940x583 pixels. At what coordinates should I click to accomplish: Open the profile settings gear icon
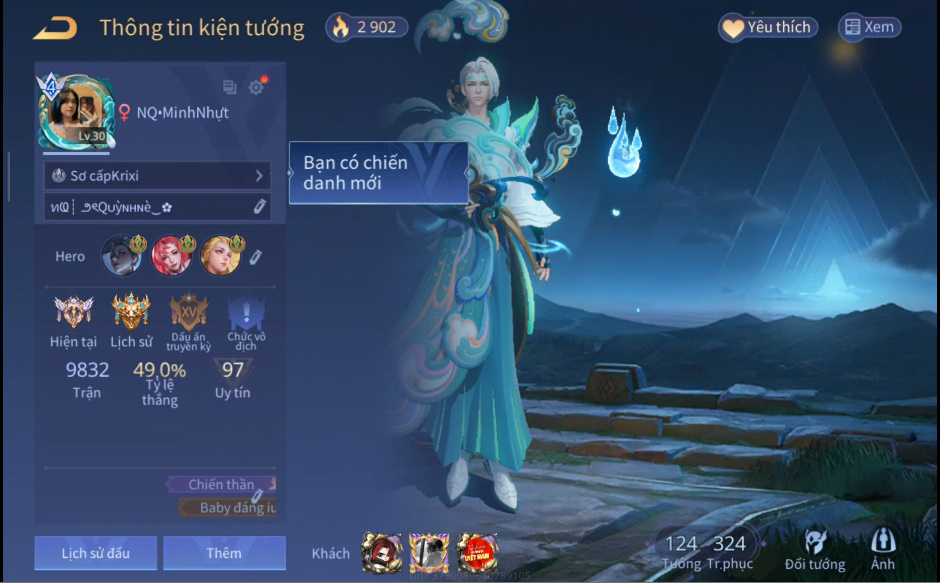pyautogui.click(x=256, y=87)
